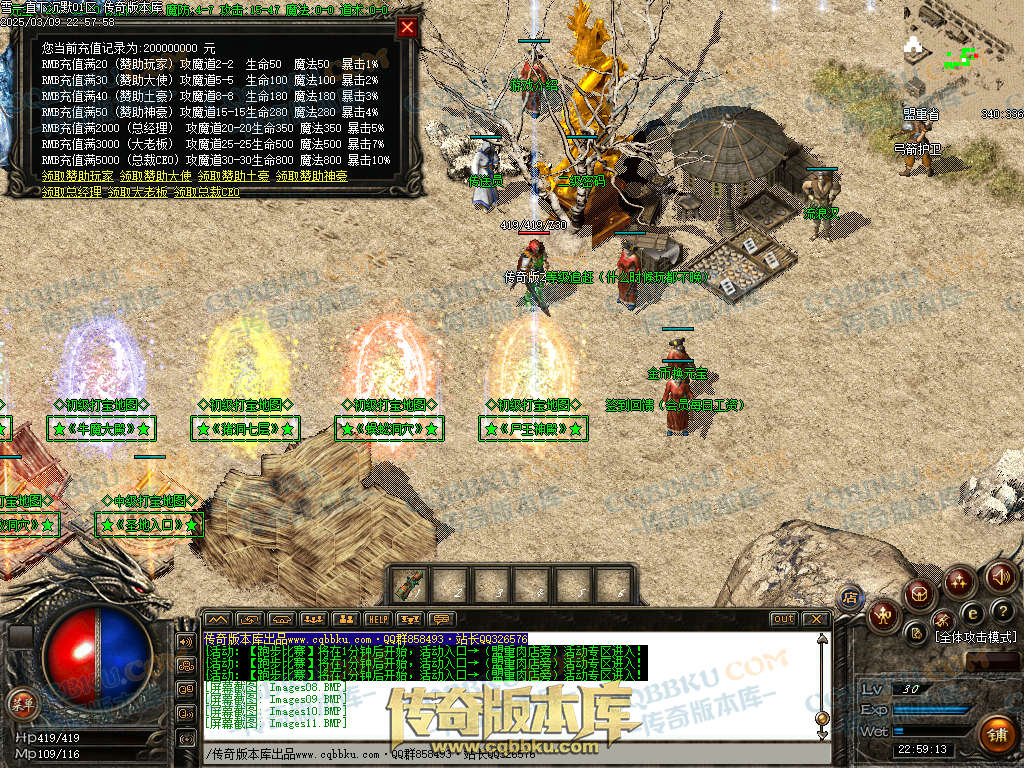Claim the 领取赞助土豪 reward link
The image size is (1024, 768).
click(x=232, y=176)
